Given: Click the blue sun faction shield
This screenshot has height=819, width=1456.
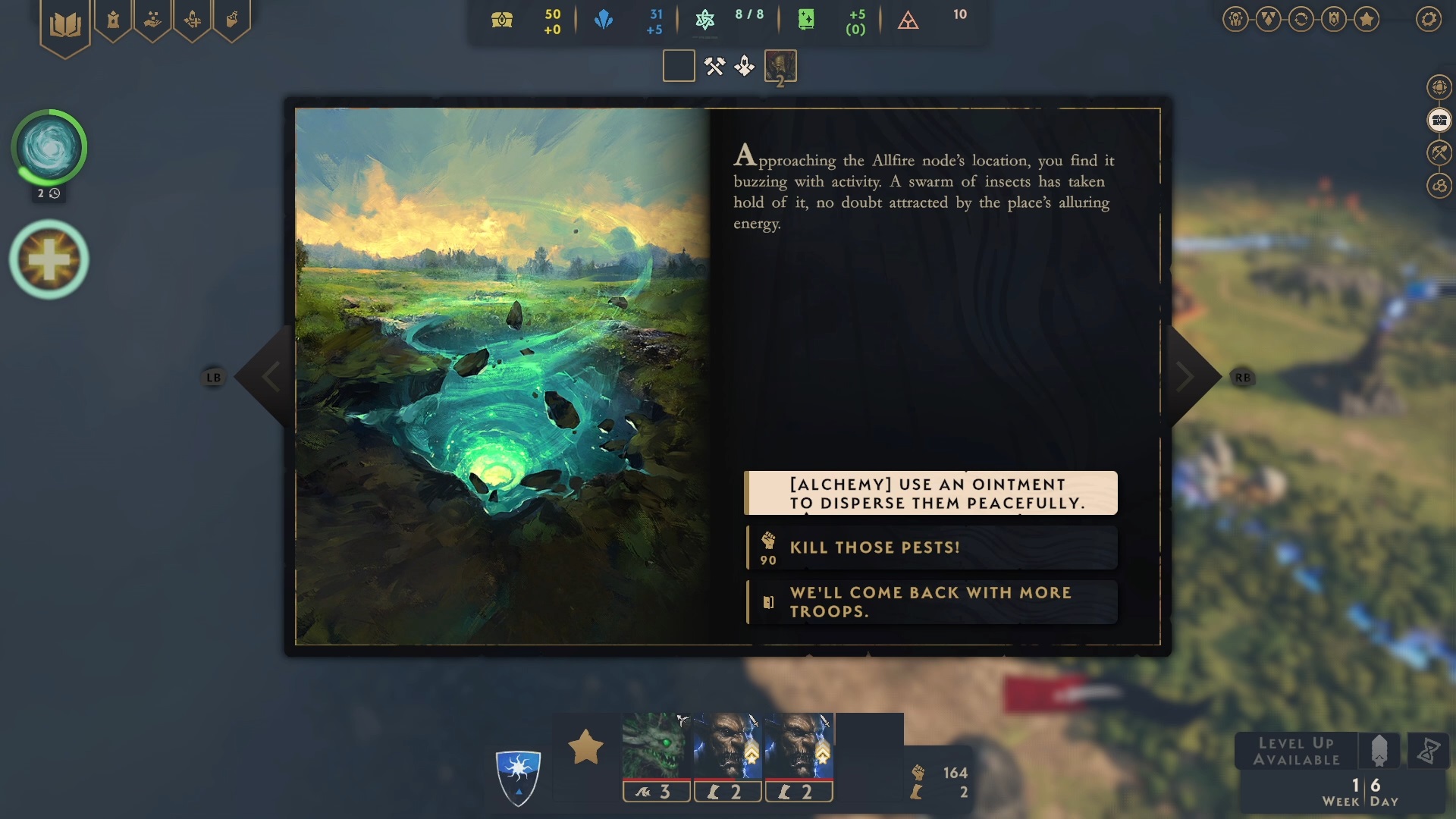Looking at the screenshot, I should (518, 776).
